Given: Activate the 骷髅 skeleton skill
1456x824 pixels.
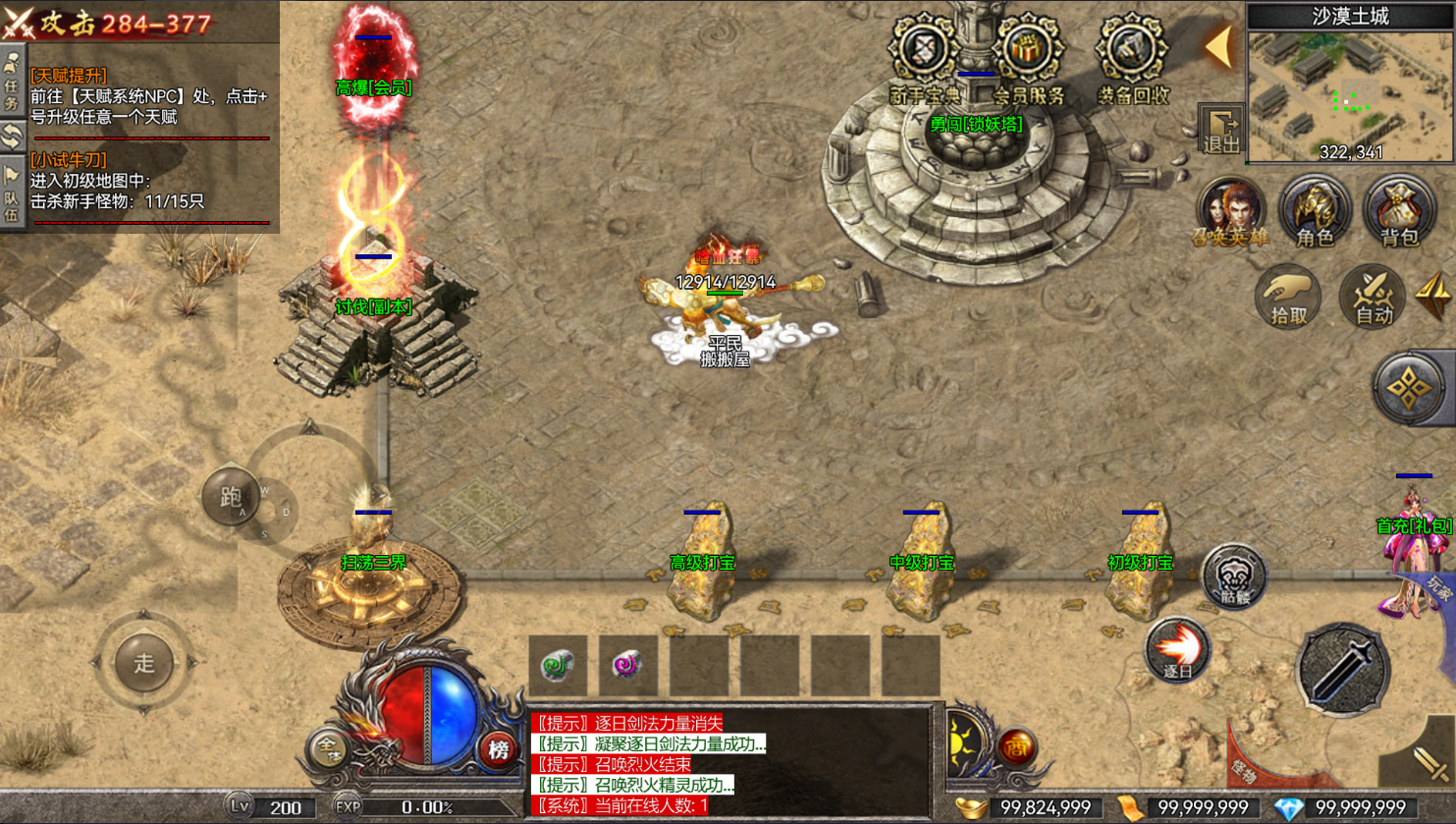Looking at the screenshot, I should tap(1233, 577).
